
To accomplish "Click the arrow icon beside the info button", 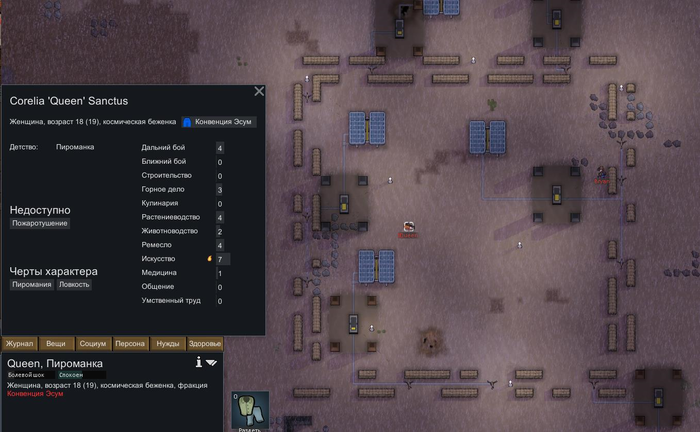I will coord(212,362).
